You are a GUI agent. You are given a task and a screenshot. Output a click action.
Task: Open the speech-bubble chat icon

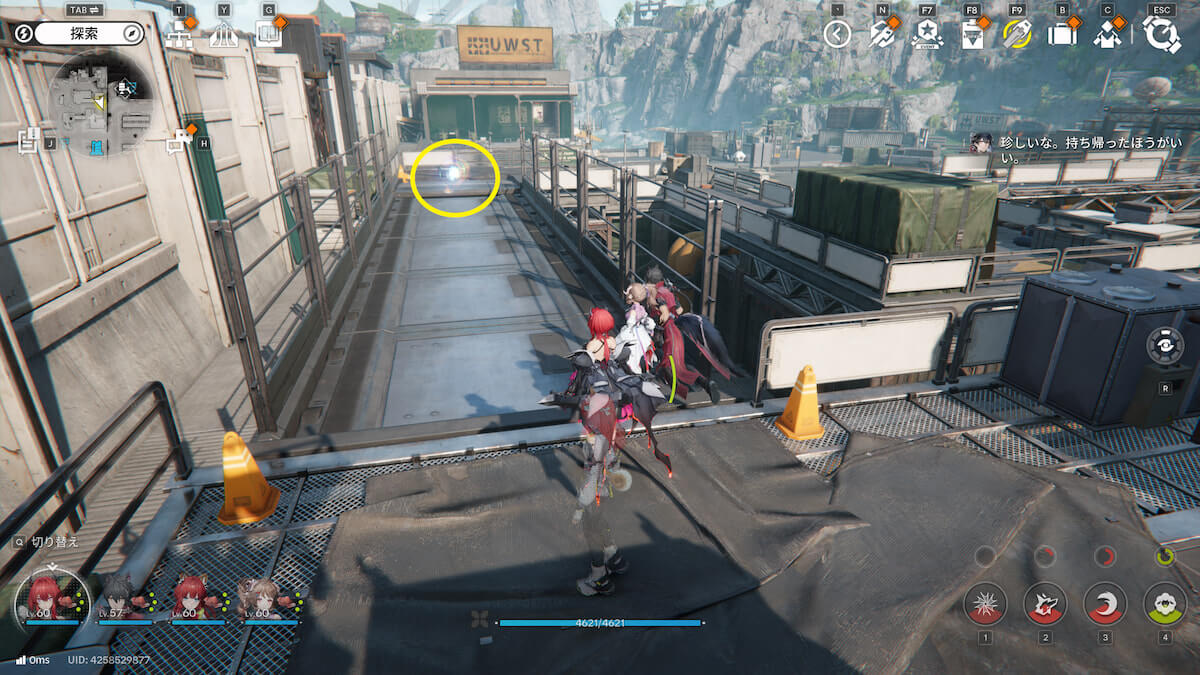(x=180, y=143)
